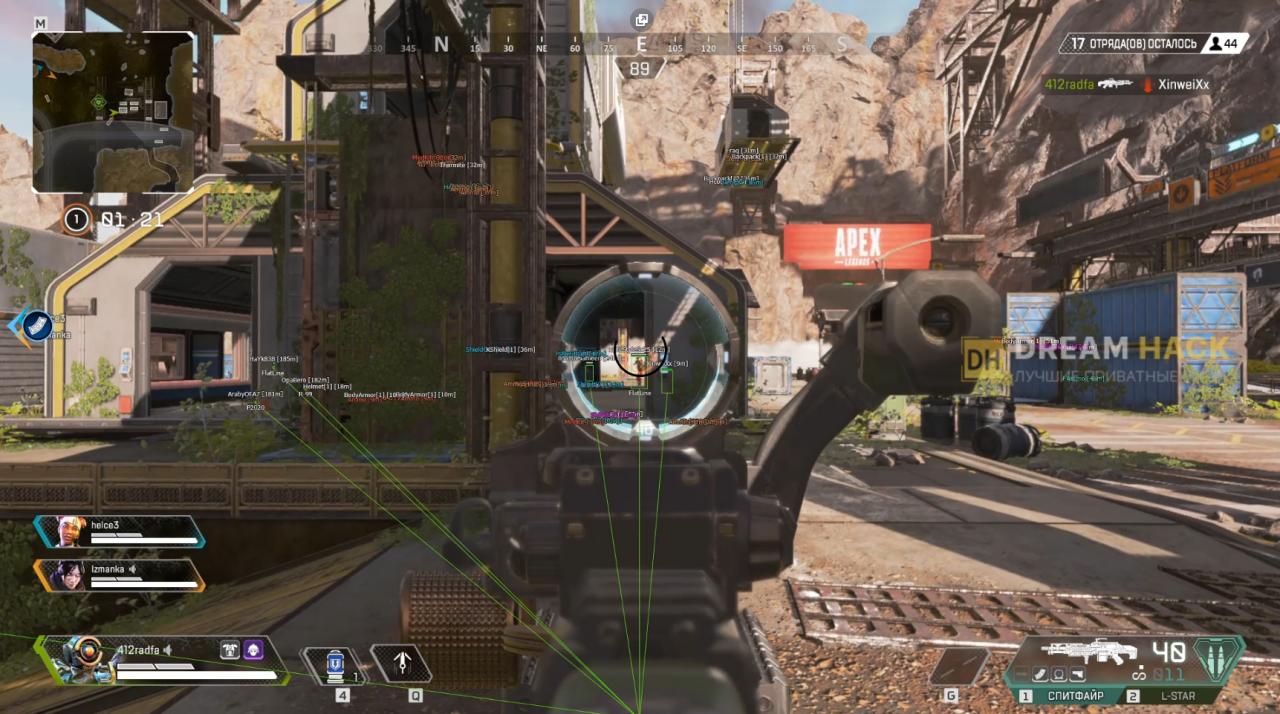
Task: Activate the tactical ability icon
Action: click(x=403, y=663)
